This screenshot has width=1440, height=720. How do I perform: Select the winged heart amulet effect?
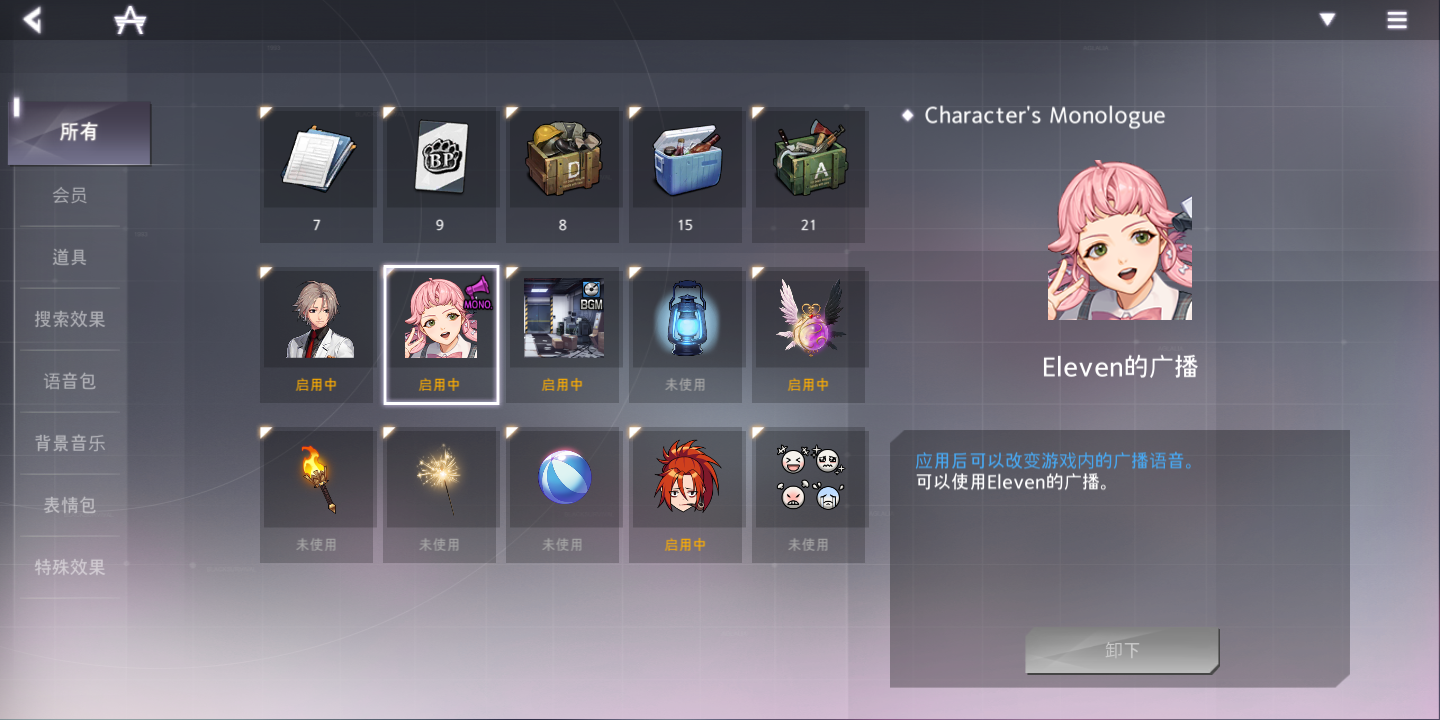[x=808, y=318]
